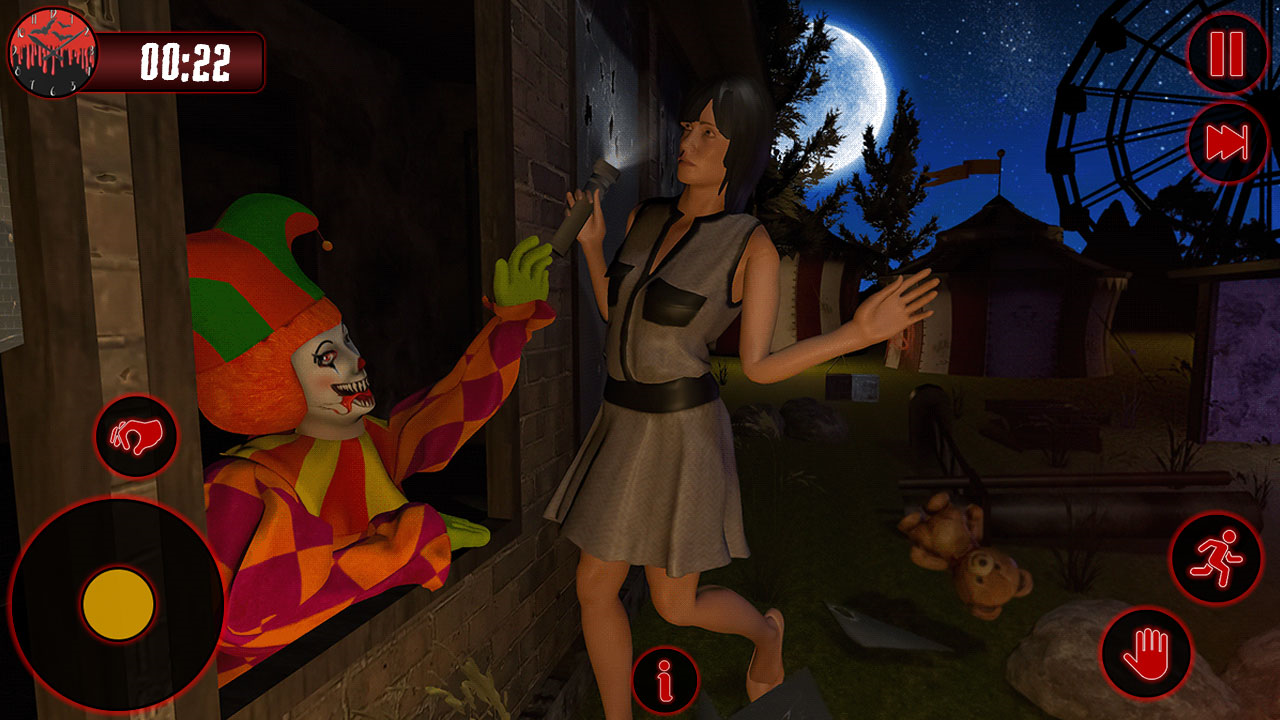Tap the clown leaning out the window
This screenshot has height=720, width=1280.
coord(330,400)
